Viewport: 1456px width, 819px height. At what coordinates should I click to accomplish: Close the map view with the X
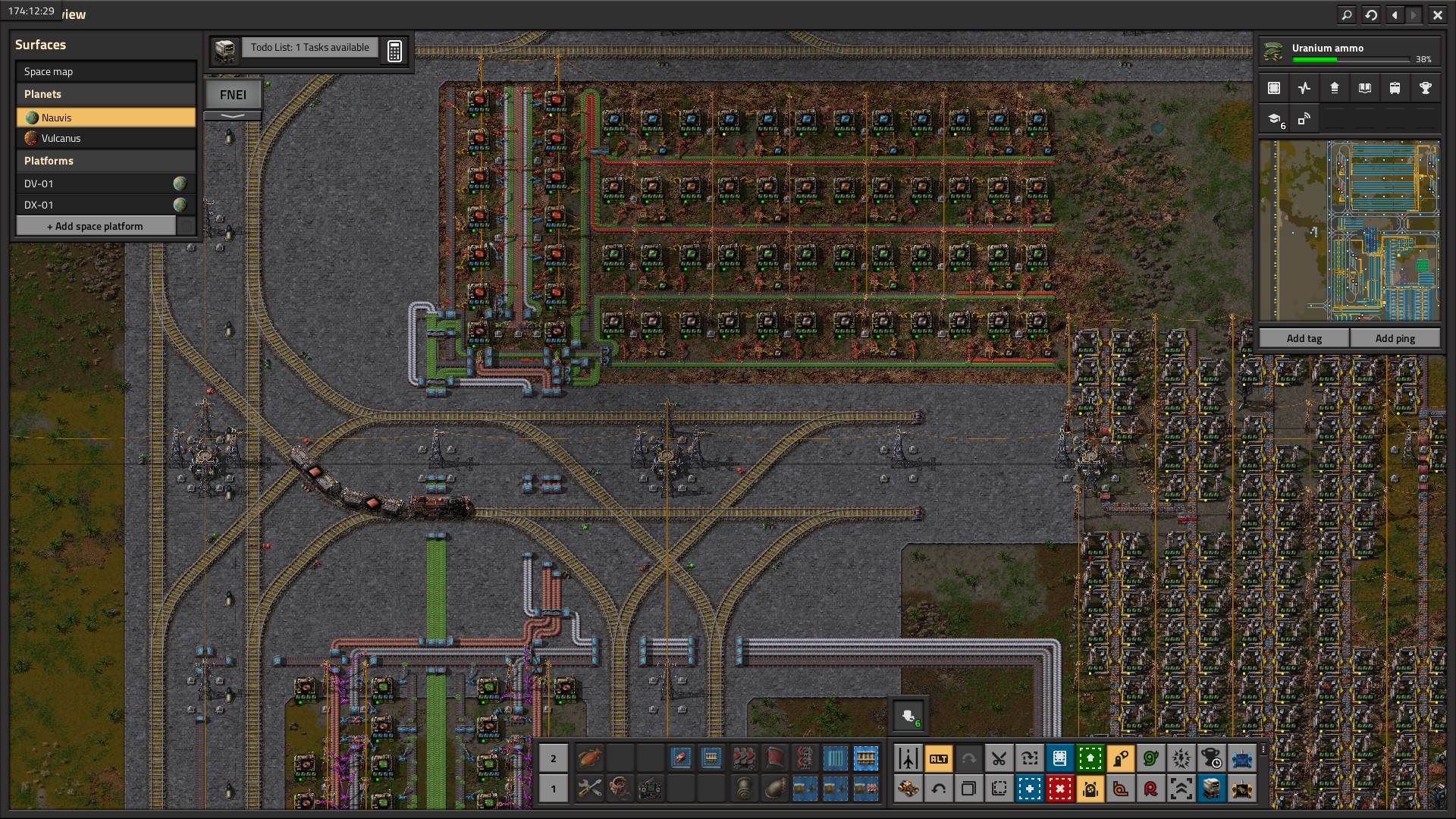(1437, 14)
